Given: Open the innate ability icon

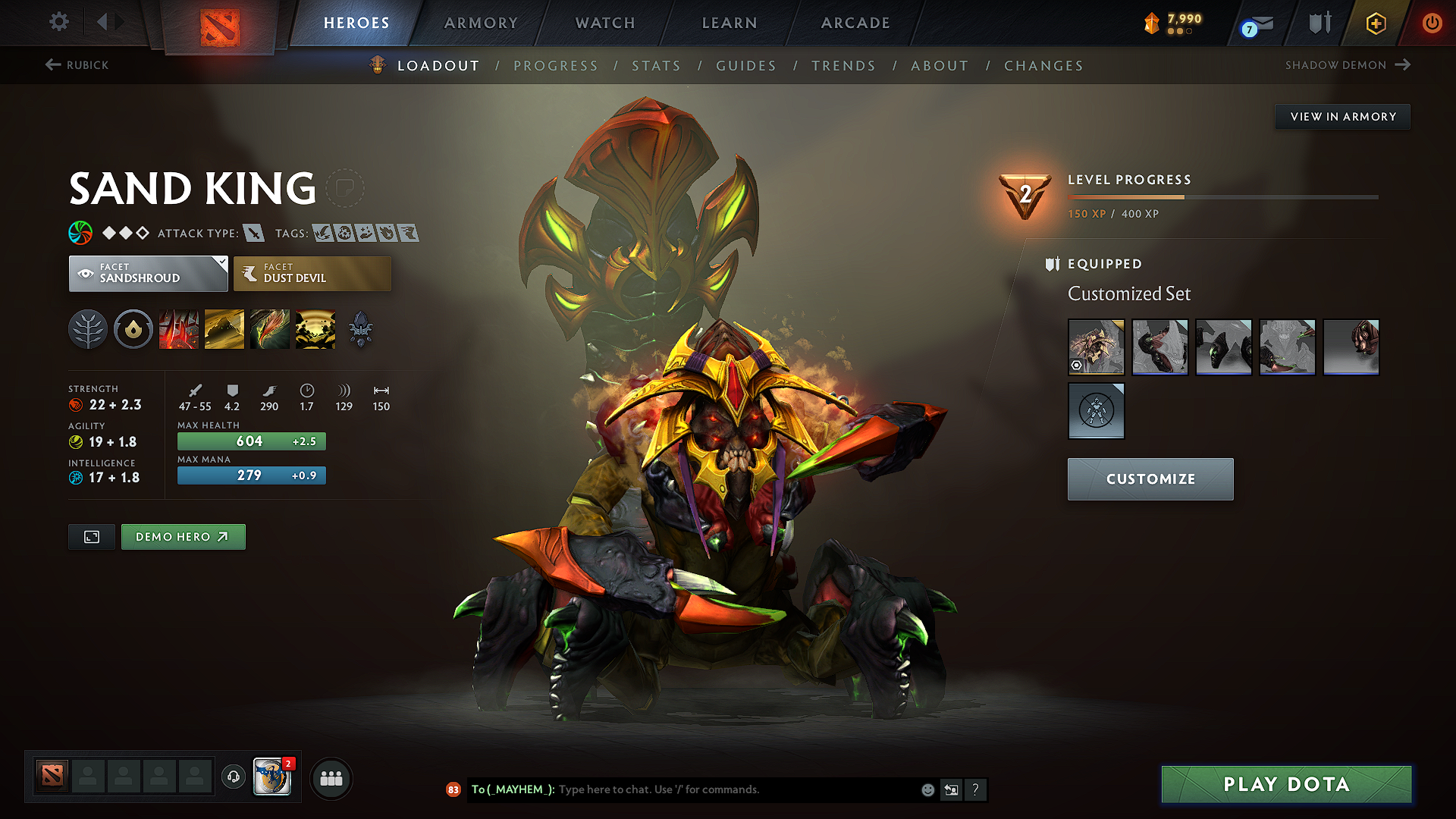Looking at the screenshot, I should (x=133, y=328).
